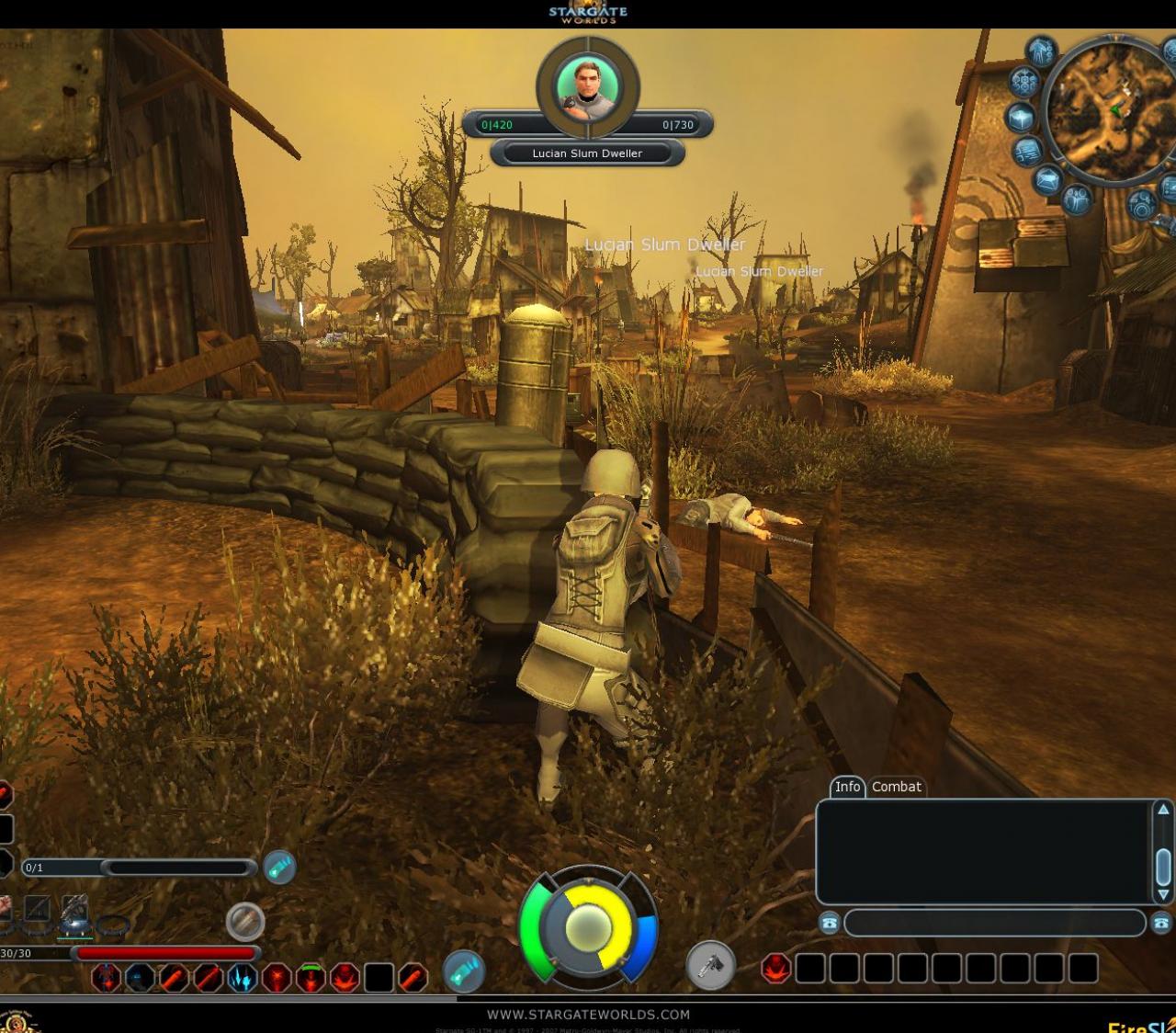Click the 0/1 mission progress bar
1176x1033 pixels.
click(138, 868)
